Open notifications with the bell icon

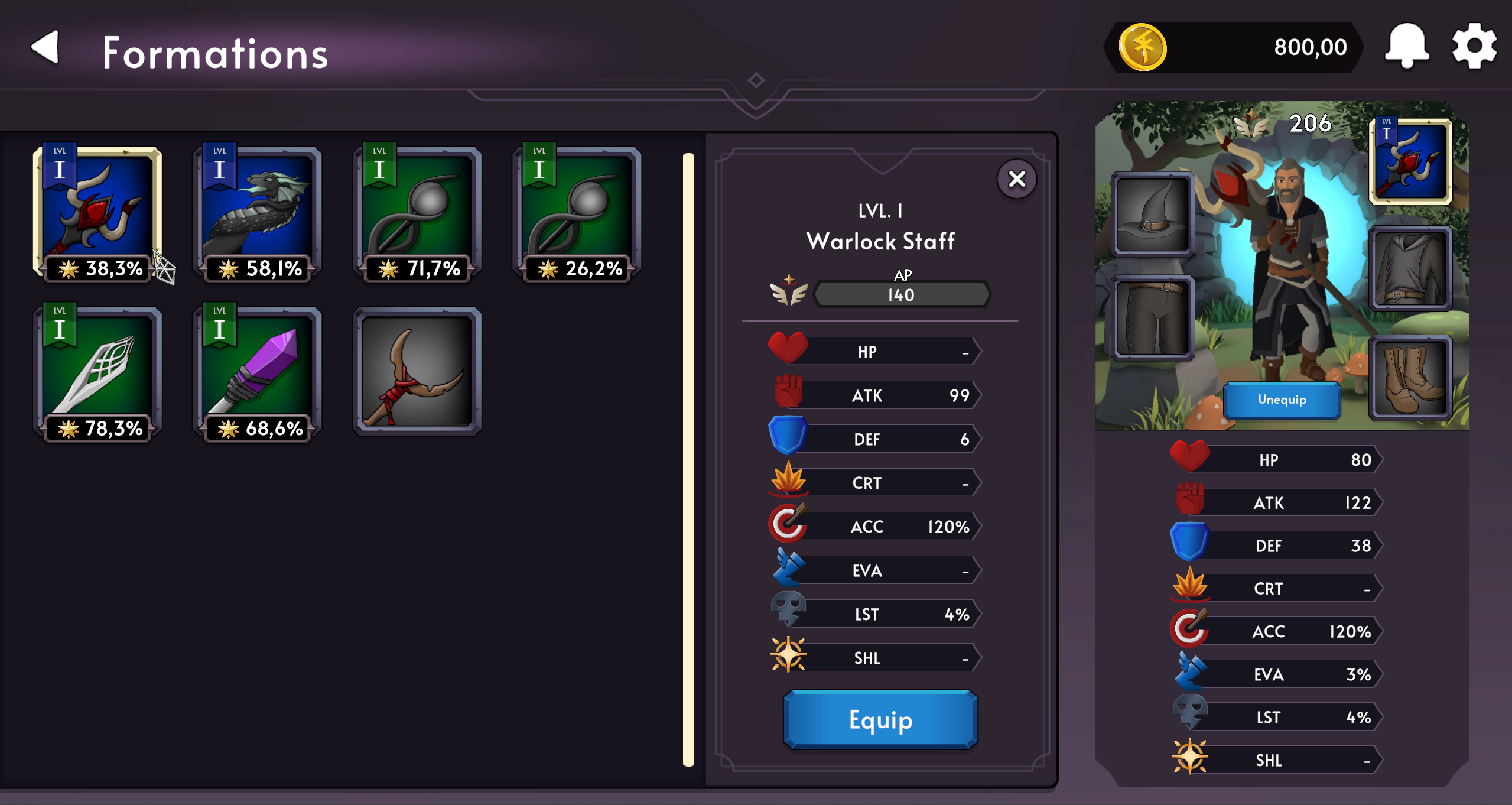[1407, 46]
